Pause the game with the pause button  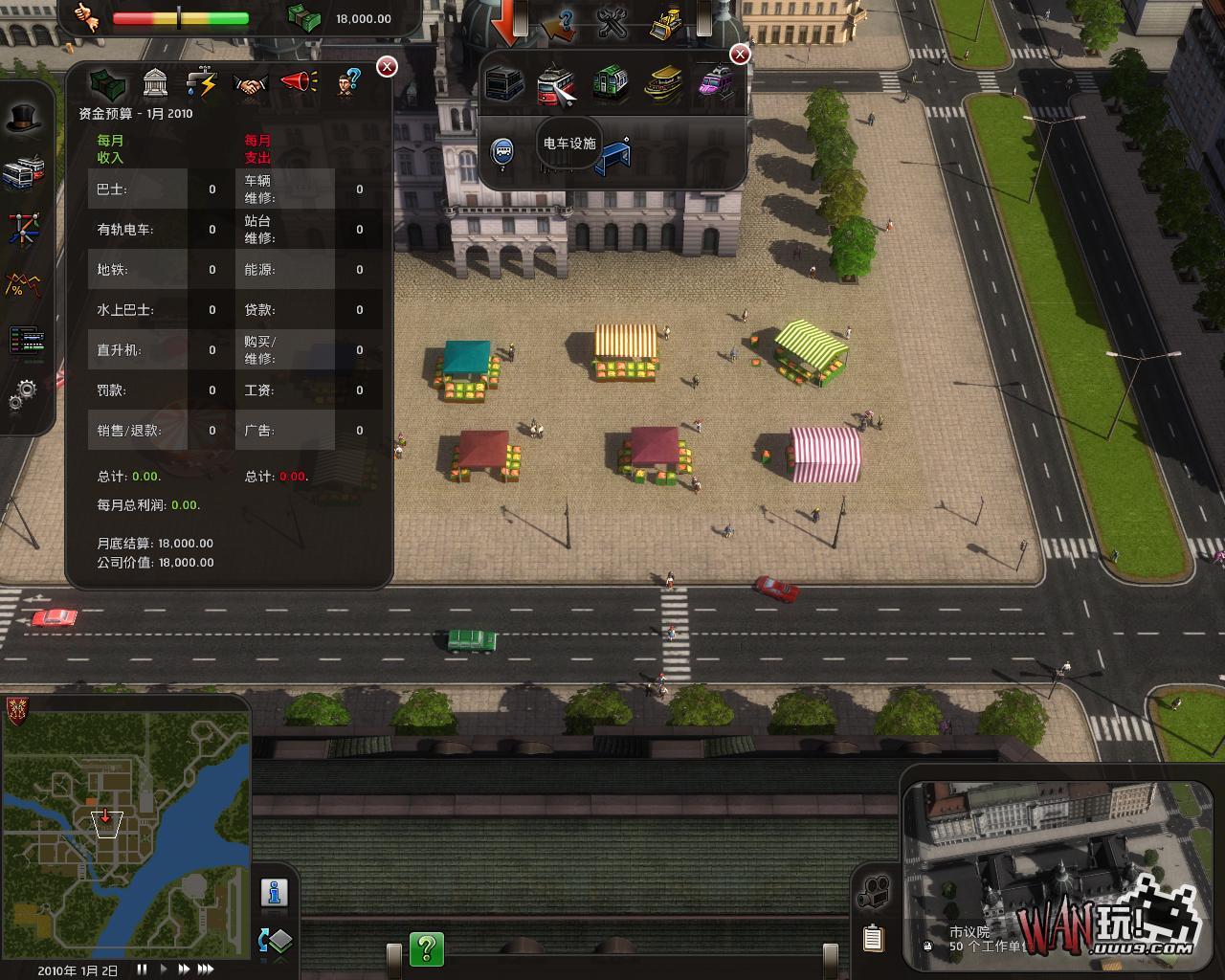tap(143, 969)
